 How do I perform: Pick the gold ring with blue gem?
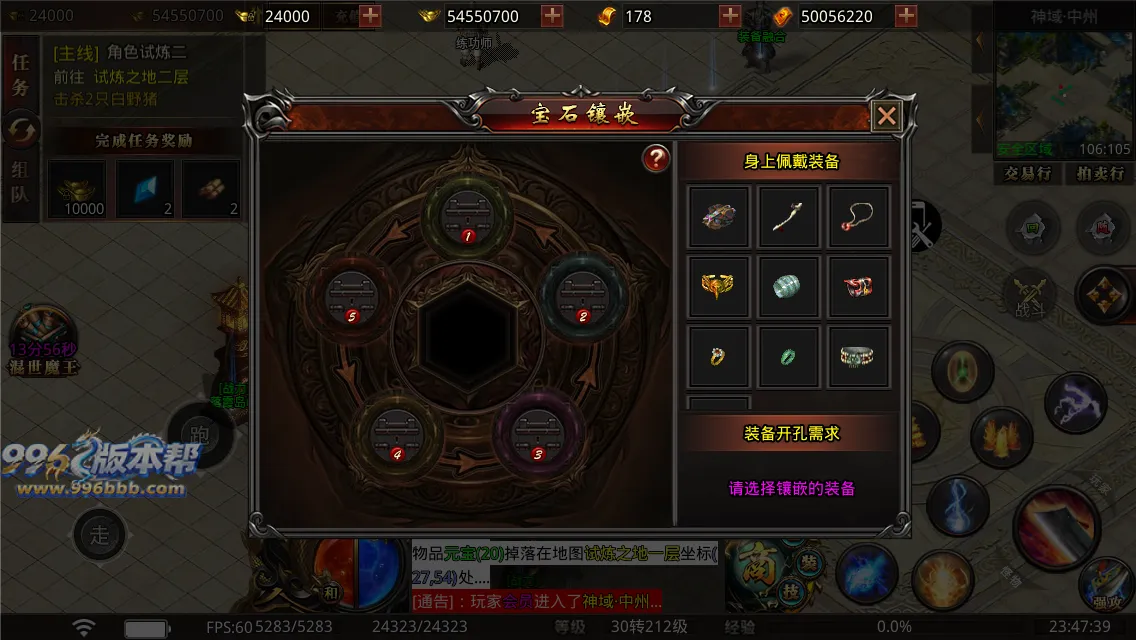click(x=719, y=357)
